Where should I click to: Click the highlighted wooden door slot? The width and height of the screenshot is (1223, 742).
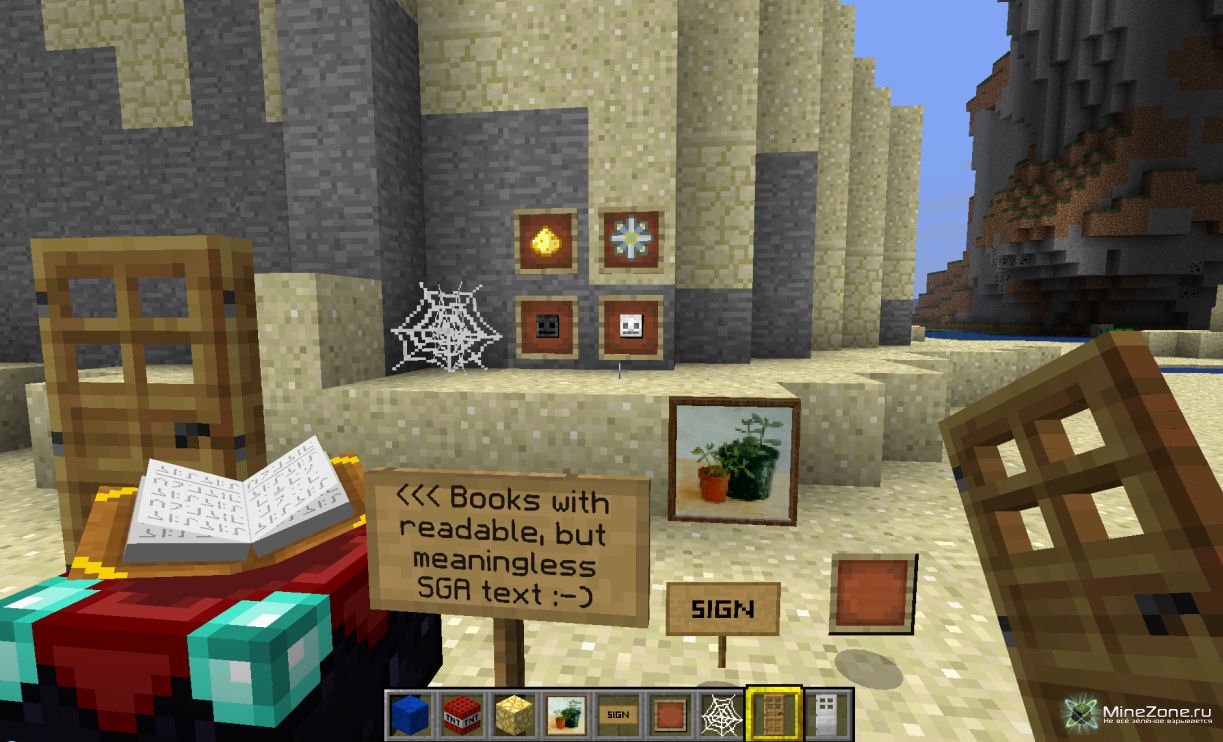(774, 712)
